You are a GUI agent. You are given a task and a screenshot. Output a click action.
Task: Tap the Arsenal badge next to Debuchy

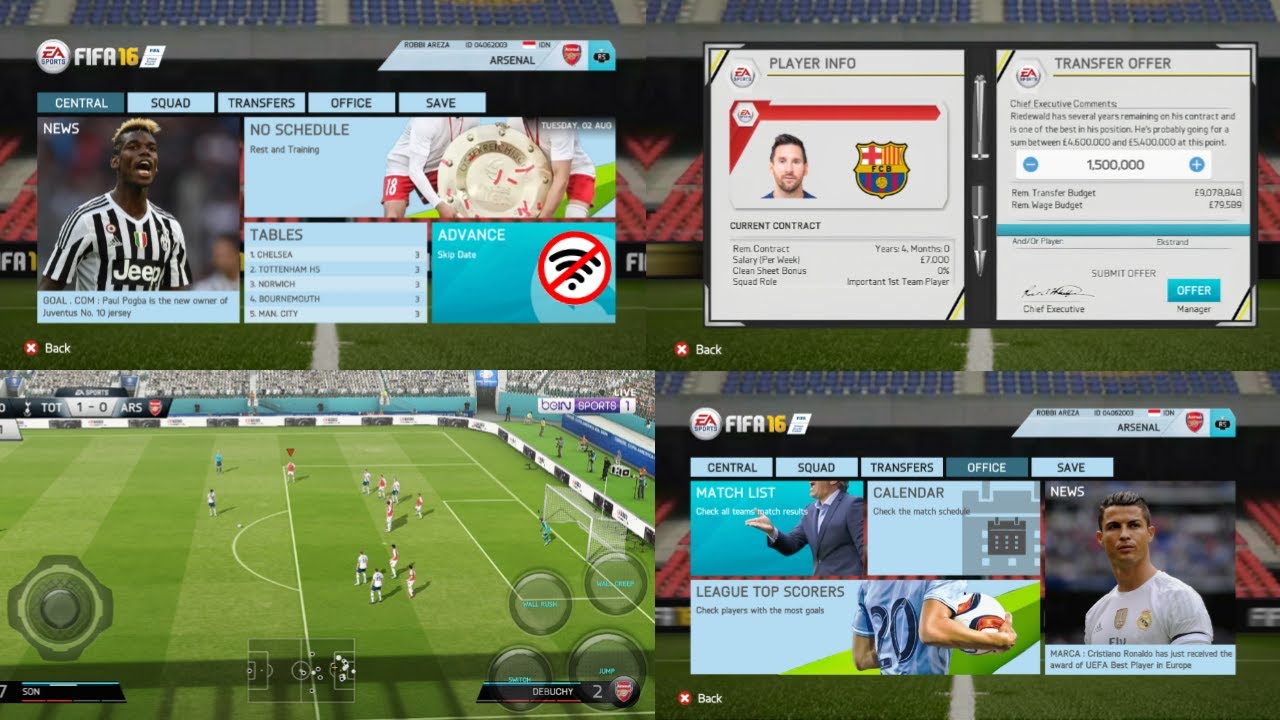tap(624, 690)
